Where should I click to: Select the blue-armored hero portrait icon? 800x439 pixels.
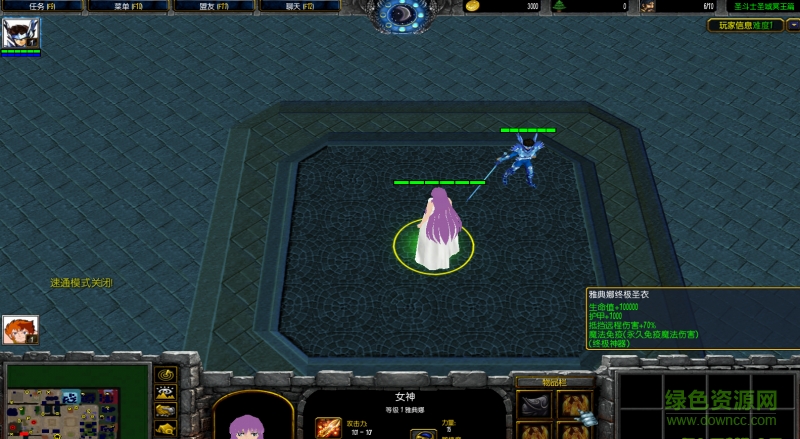(20, 34)
